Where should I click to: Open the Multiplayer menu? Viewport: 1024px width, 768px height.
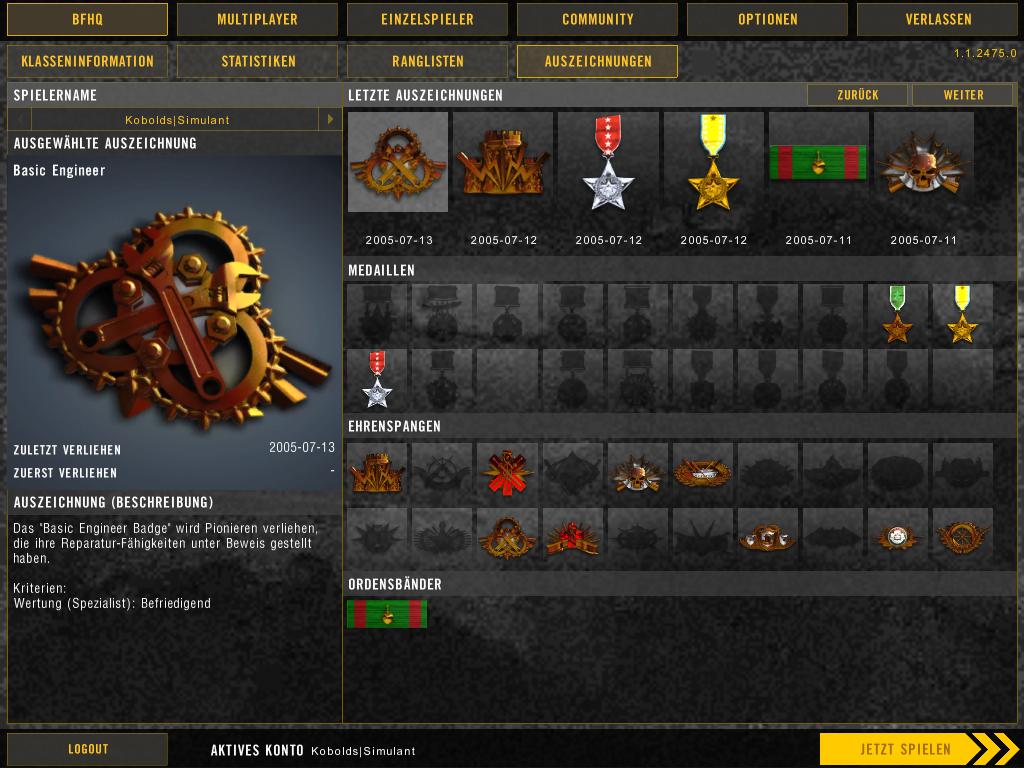(x=257, y=19)
